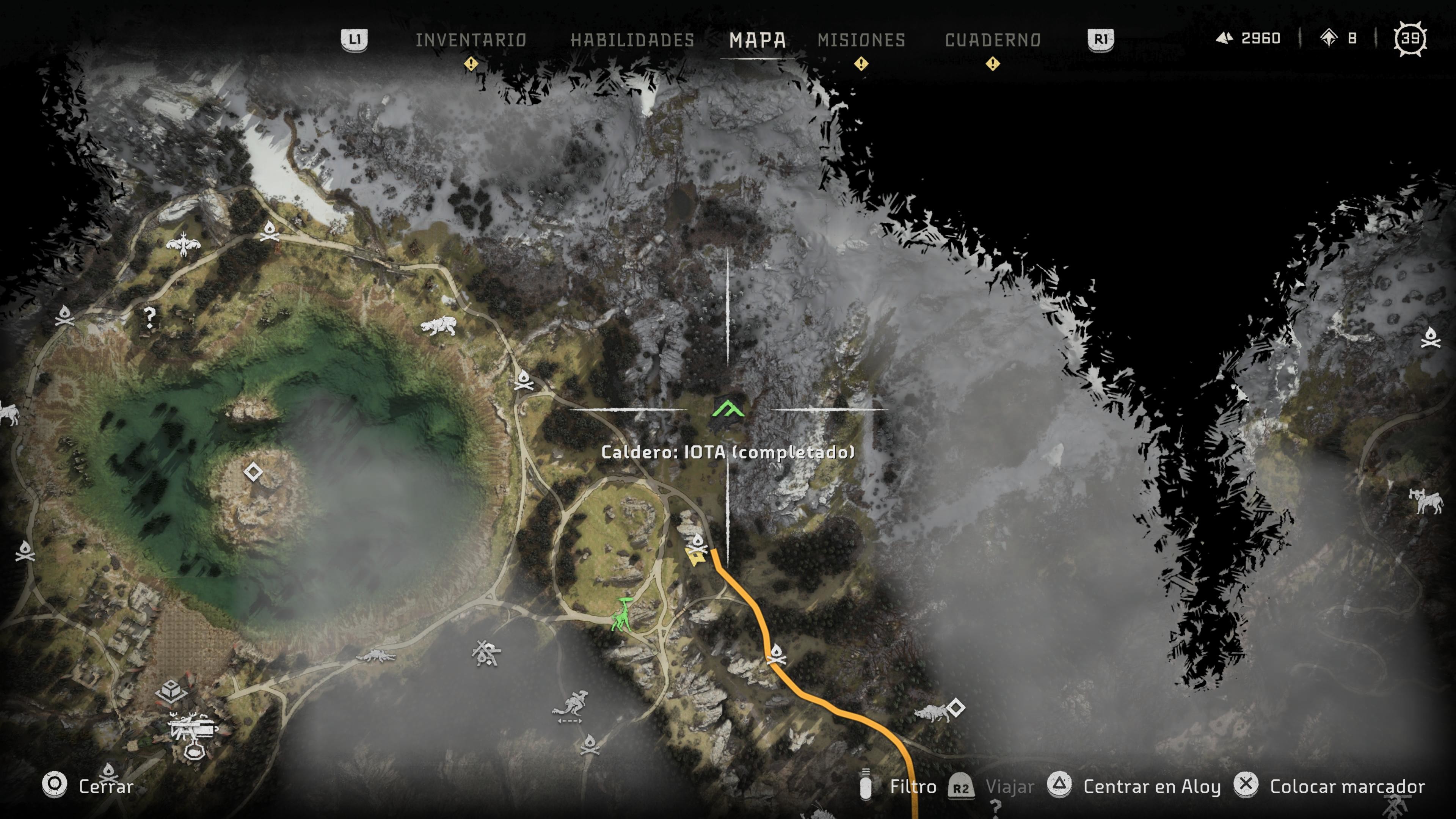
Task: Choose the horned beast machine site icon
Action: [x=1425, y=501]
